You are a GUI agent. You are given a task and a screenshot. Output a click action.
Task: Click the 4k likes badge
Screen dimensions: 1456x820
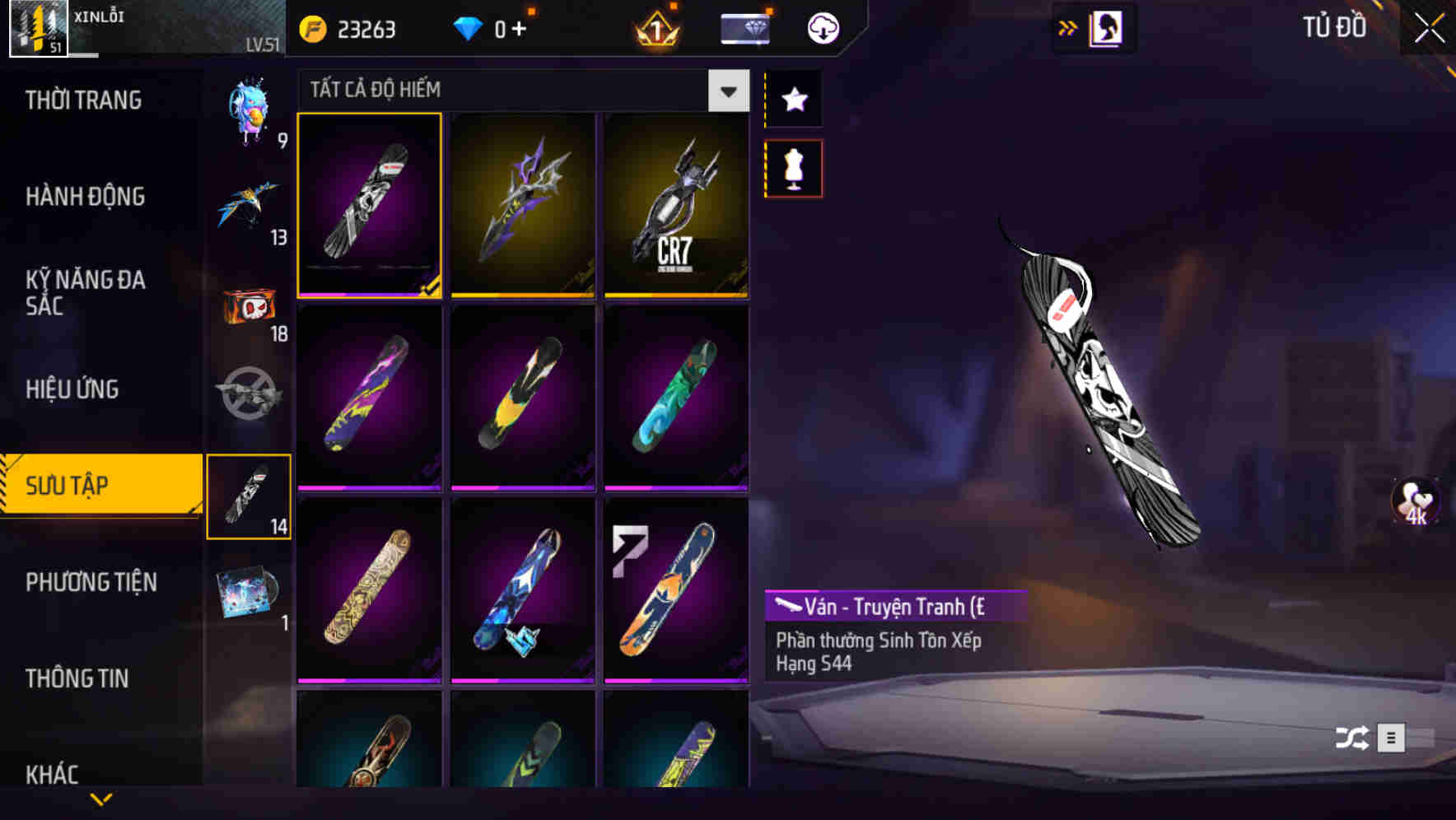coord(1416,506)
